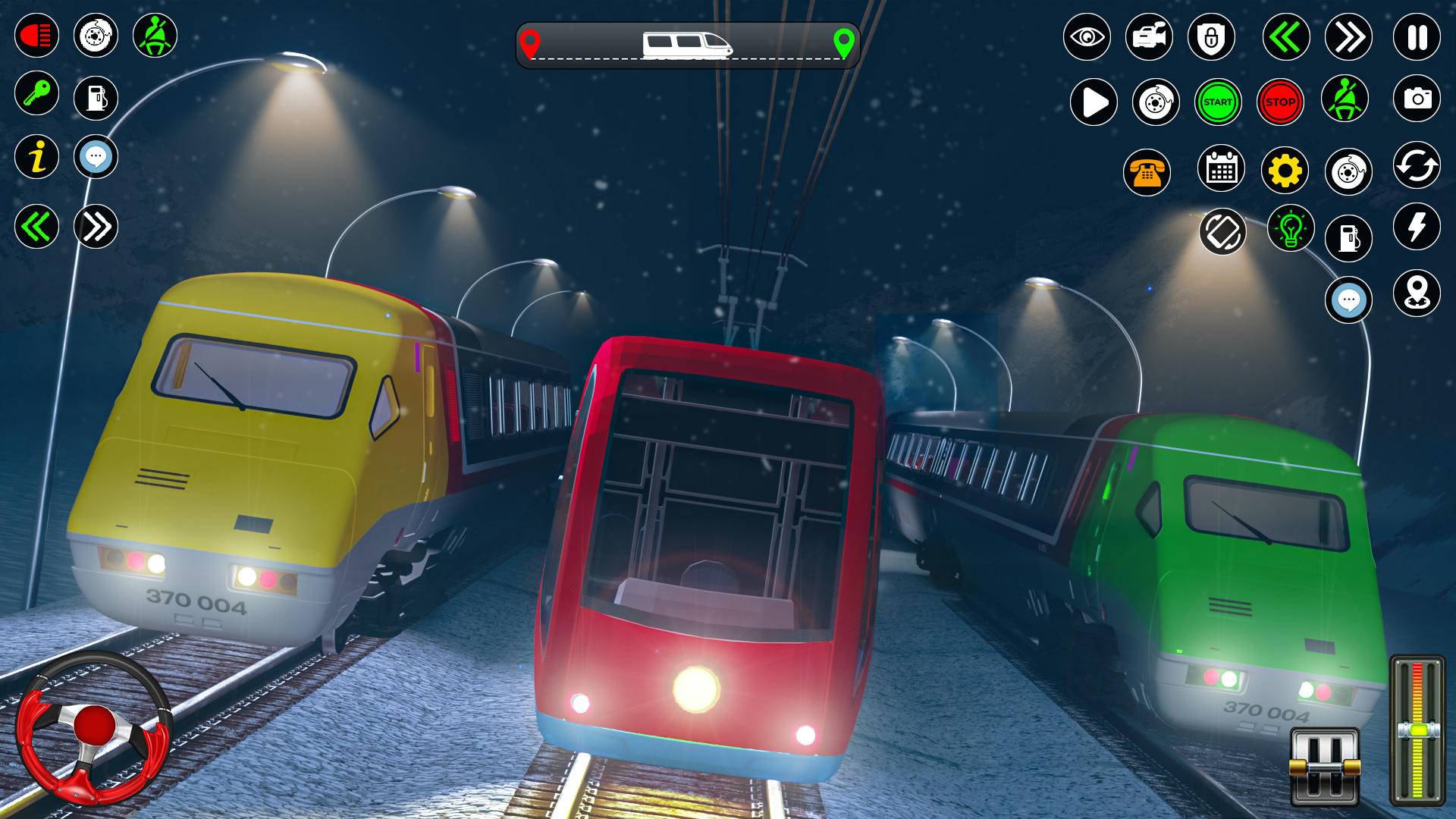Open the calendar icon
1456x819 pixels.
click(x=1221, y=171)
